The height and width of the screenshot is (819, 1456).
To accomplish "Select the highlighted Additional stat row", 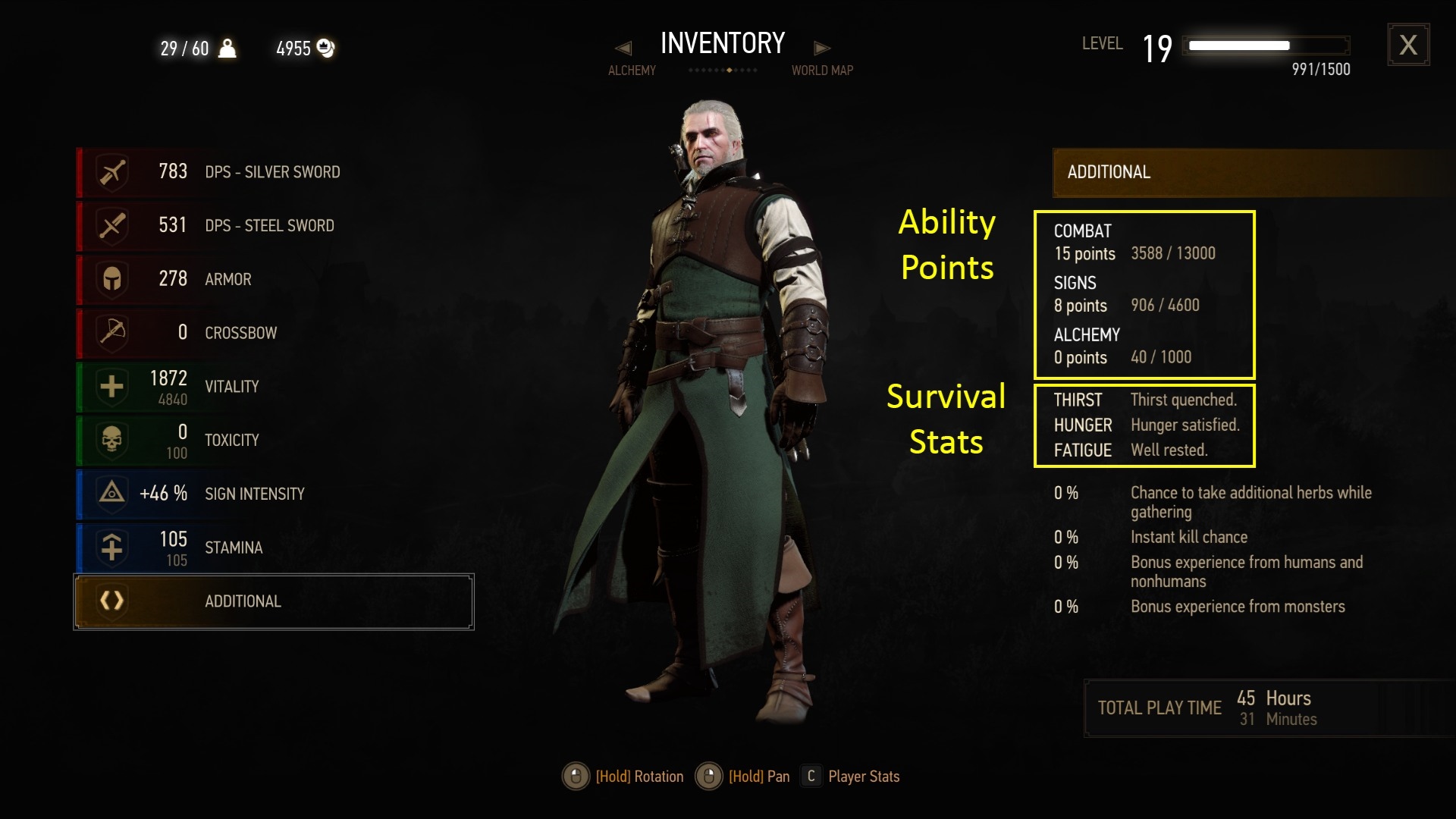I will pyautogui.click(x=273, y=601).
